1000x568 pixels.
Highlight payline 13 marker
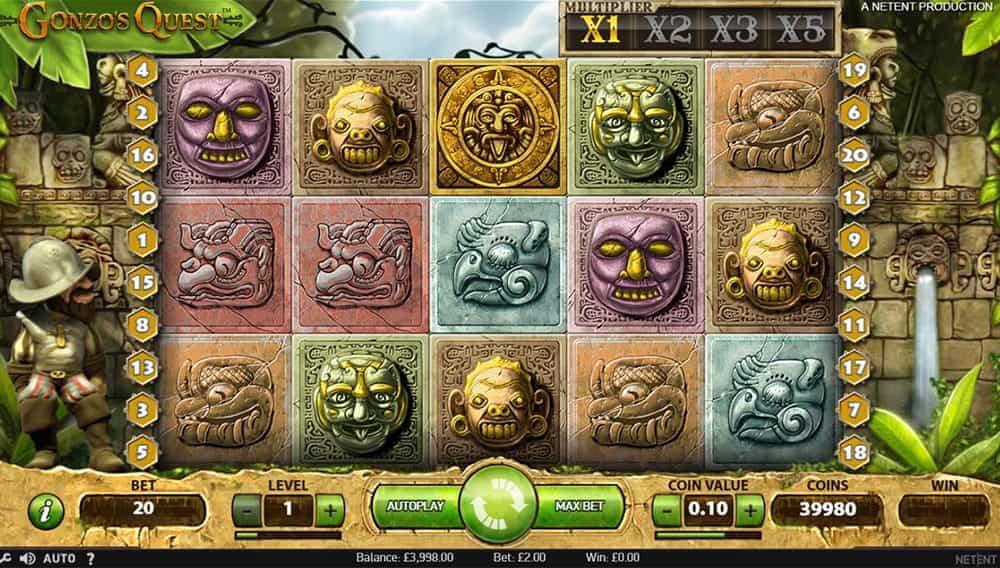pyautogui.click(x=143, y=368)
